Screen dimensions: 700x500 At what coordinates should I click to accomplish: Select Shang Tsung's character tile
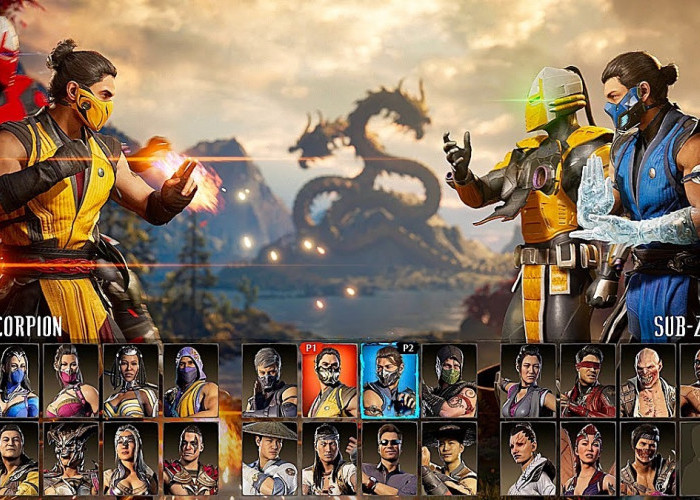(x=19, y=459)
